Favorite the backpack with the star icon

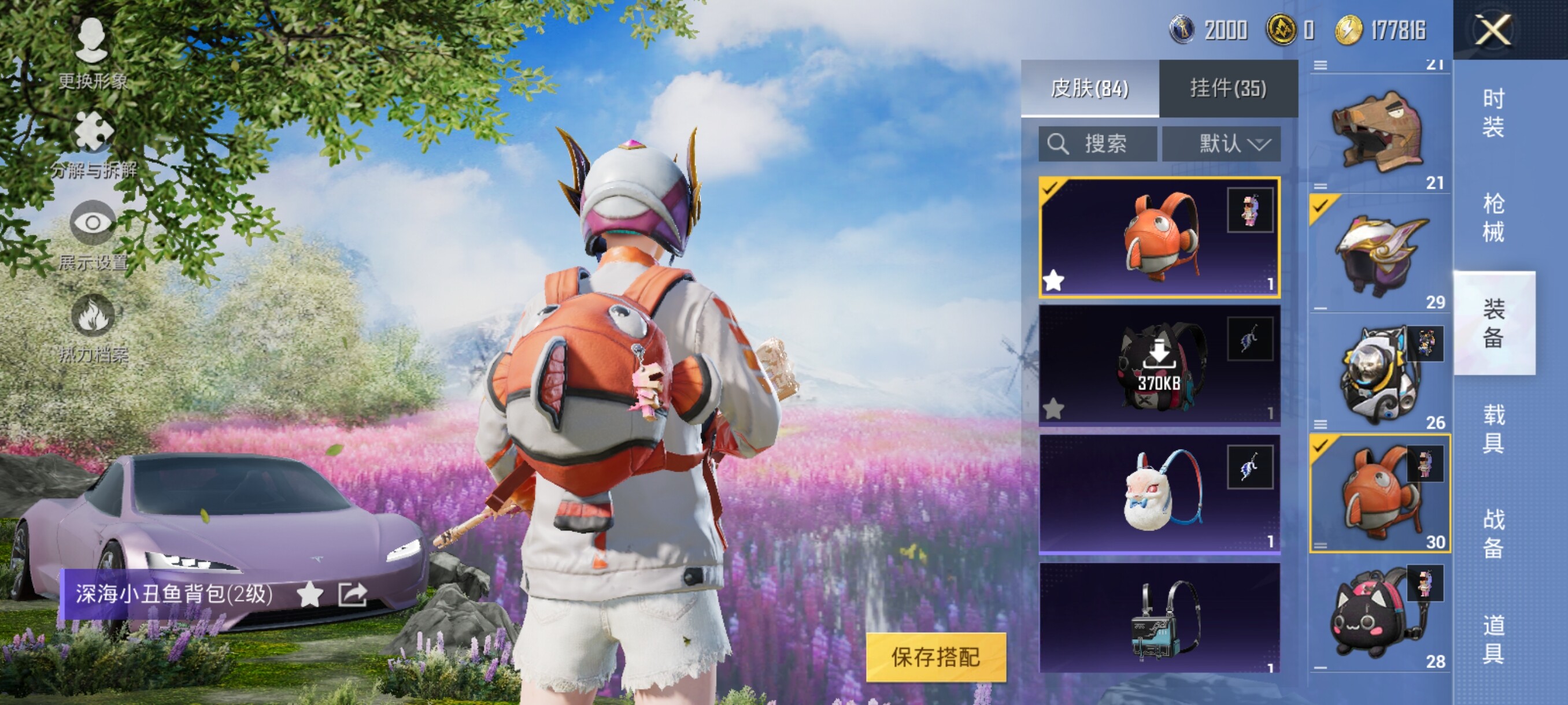point(309,594)
